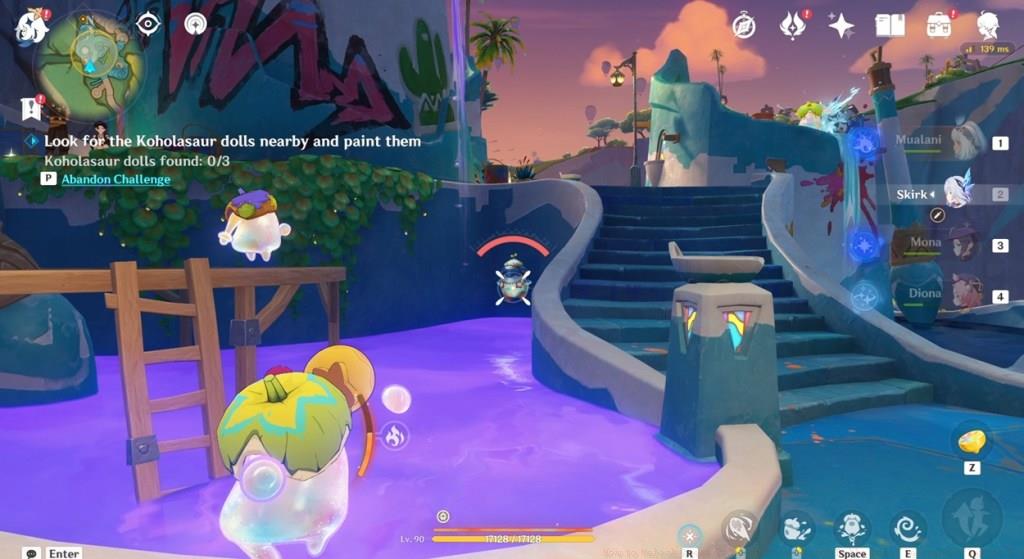Open the Paimon menu
Screen dimensions: 1024x559
[31, 26]
